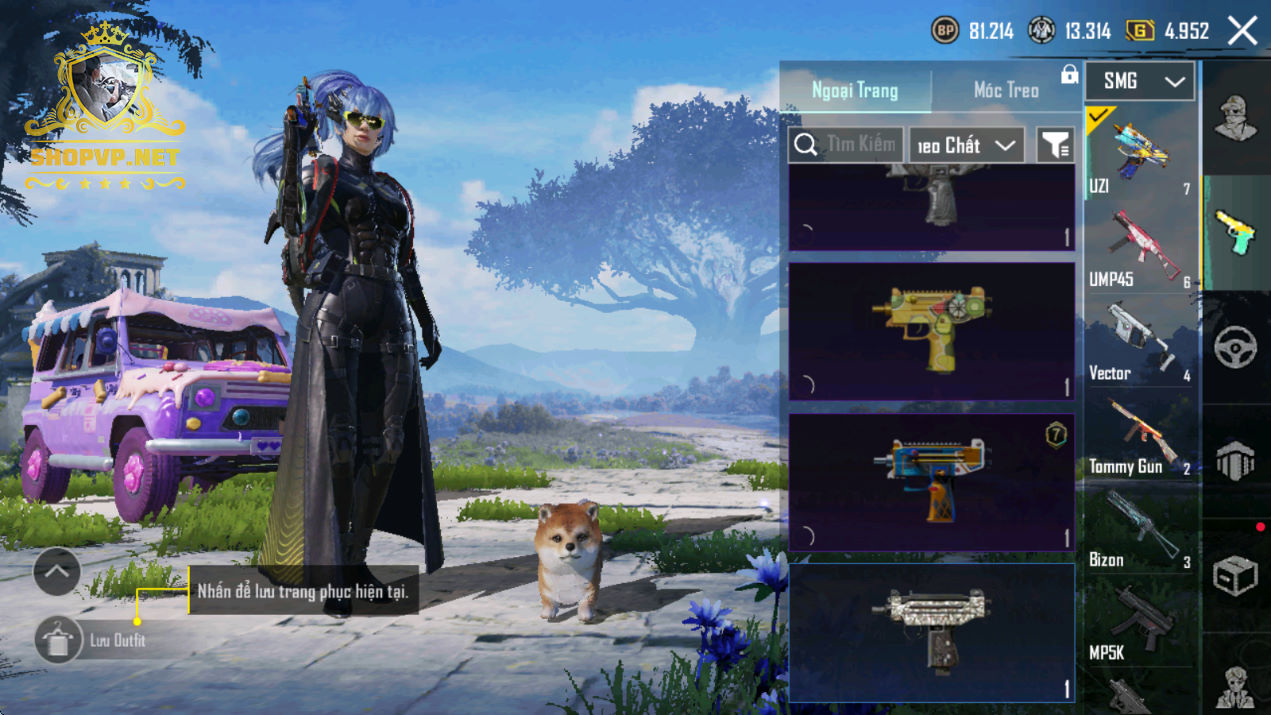Close the inventory screen with X
1271x715 pixels.
(x=1243, y=31)
